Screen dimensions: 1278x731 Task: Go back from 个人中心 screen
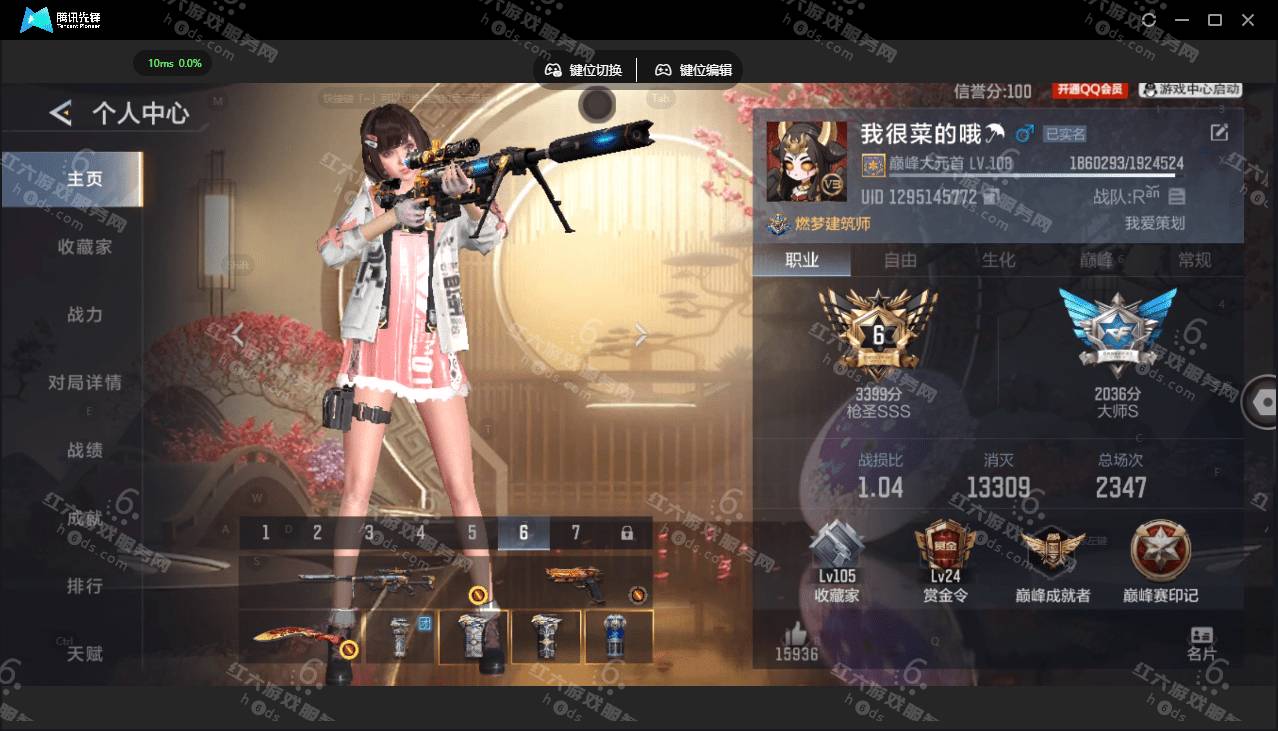(x=61, y=113)
